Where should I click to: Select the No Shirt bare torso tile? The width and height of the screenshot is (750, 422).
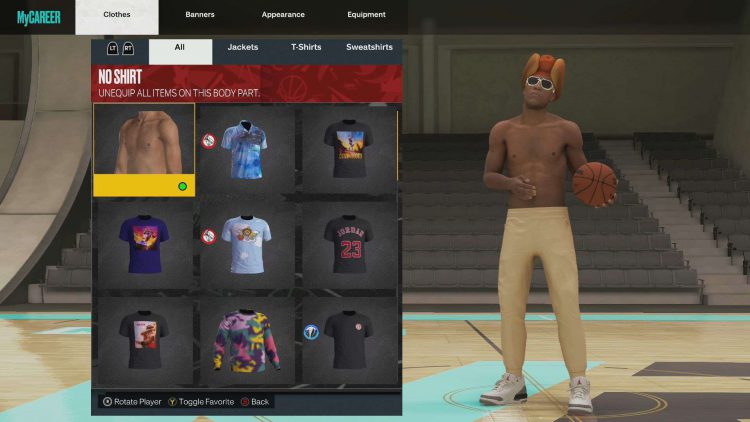pos(144,148)
